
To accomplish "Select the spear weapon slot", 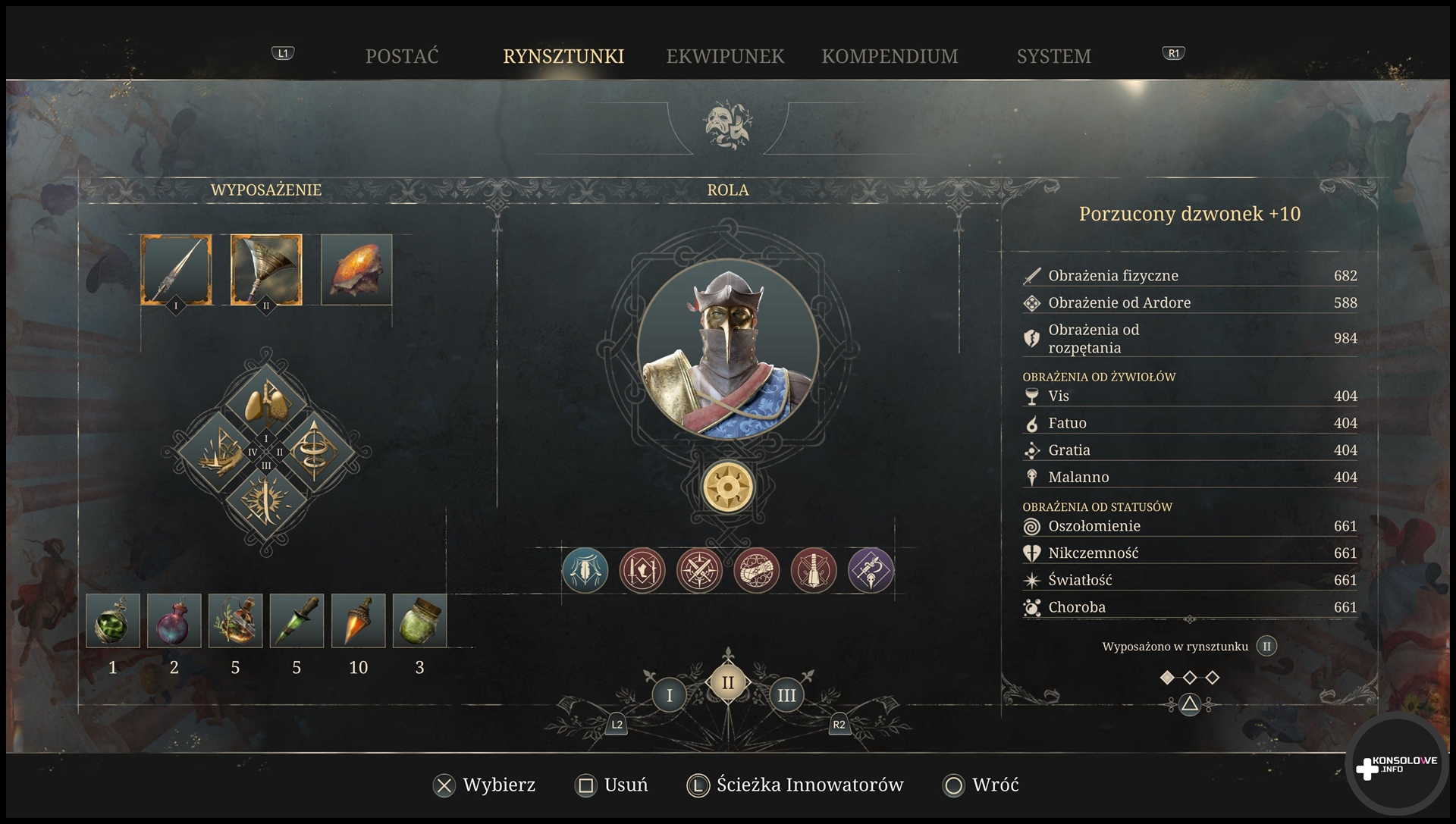I will coord(176,270).
